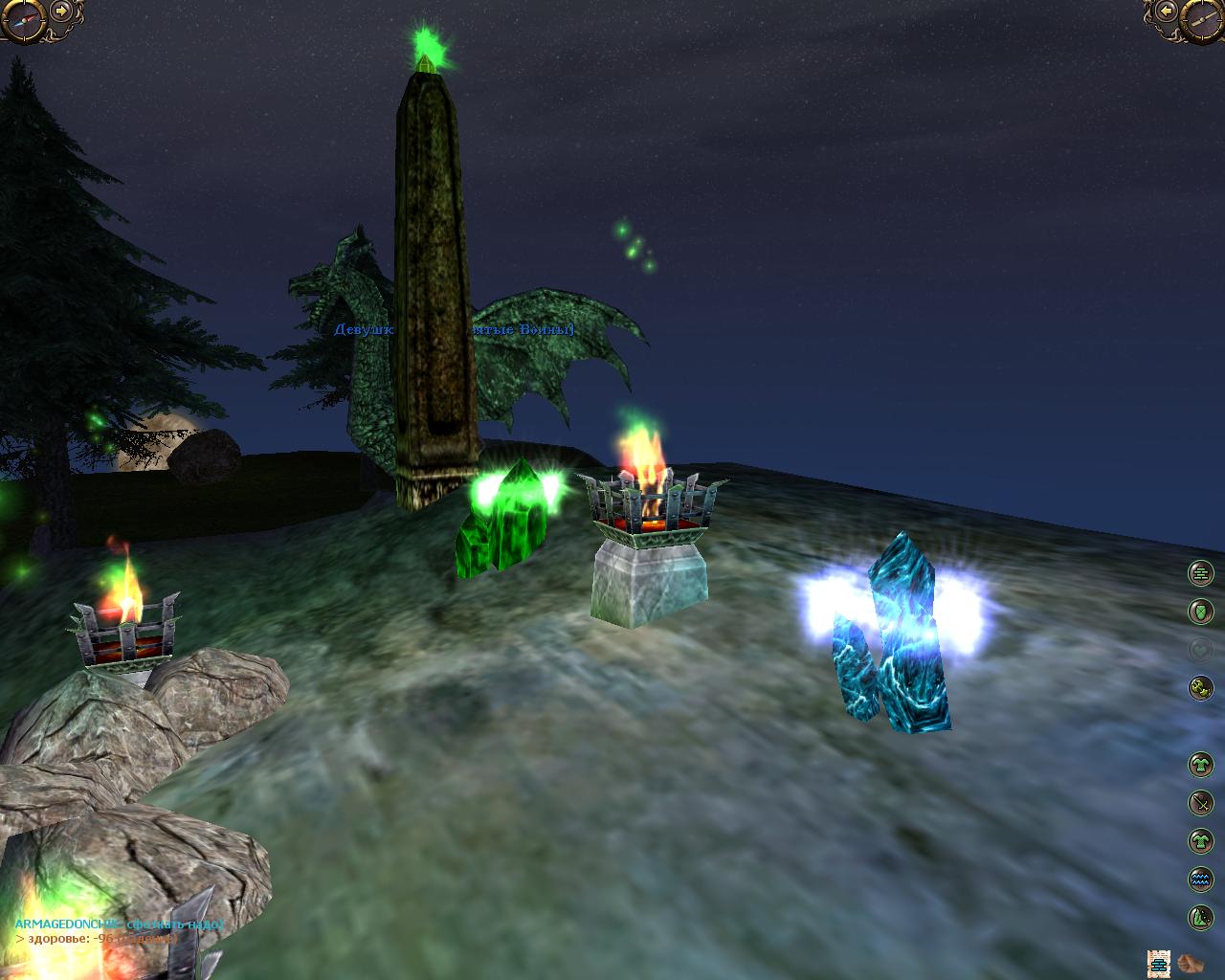The height and width of the screenshot is (980, 1225).
Task: Choose the blue waves icon
Action: point(1200,879)
